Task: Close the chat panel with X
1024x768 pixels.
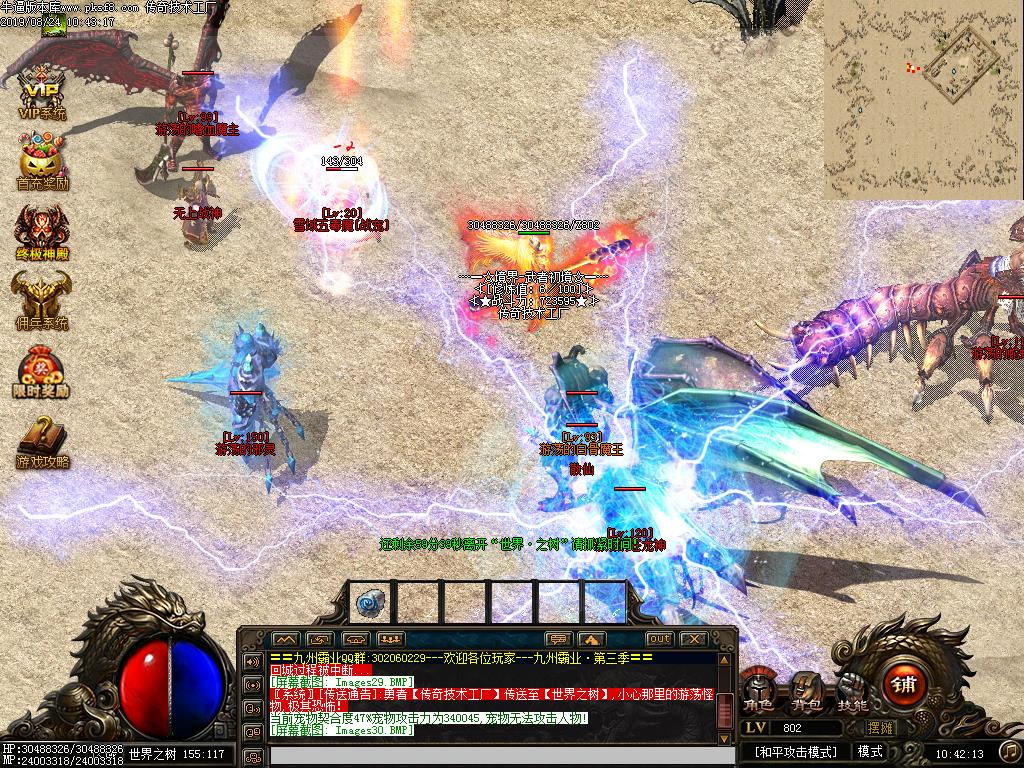Action: pyautogui.click(x=693, y=639)
